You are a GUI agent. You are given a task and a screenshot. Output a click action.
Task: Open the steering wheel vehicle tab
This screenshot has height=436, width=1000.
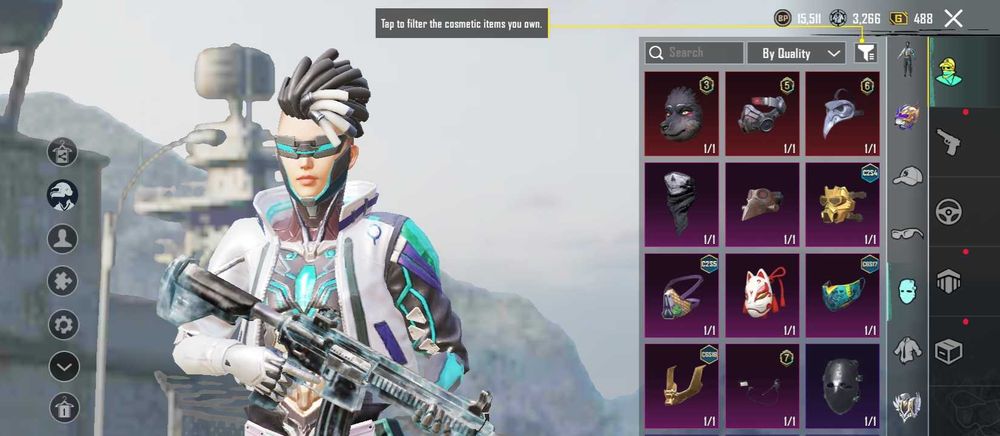click(948, 213)
